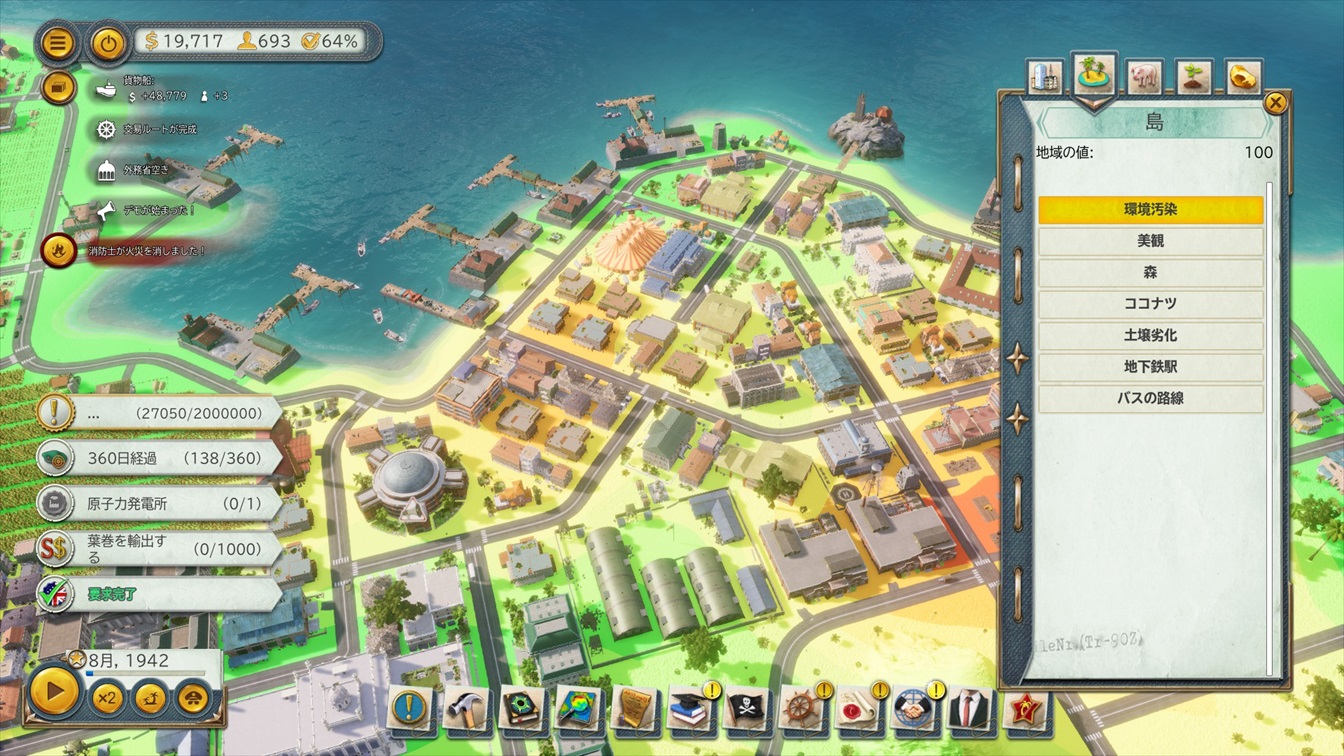The image size is (1344, 756).
Task: Select the 葉巻を輸出する task entry
Action: [160, 549]
